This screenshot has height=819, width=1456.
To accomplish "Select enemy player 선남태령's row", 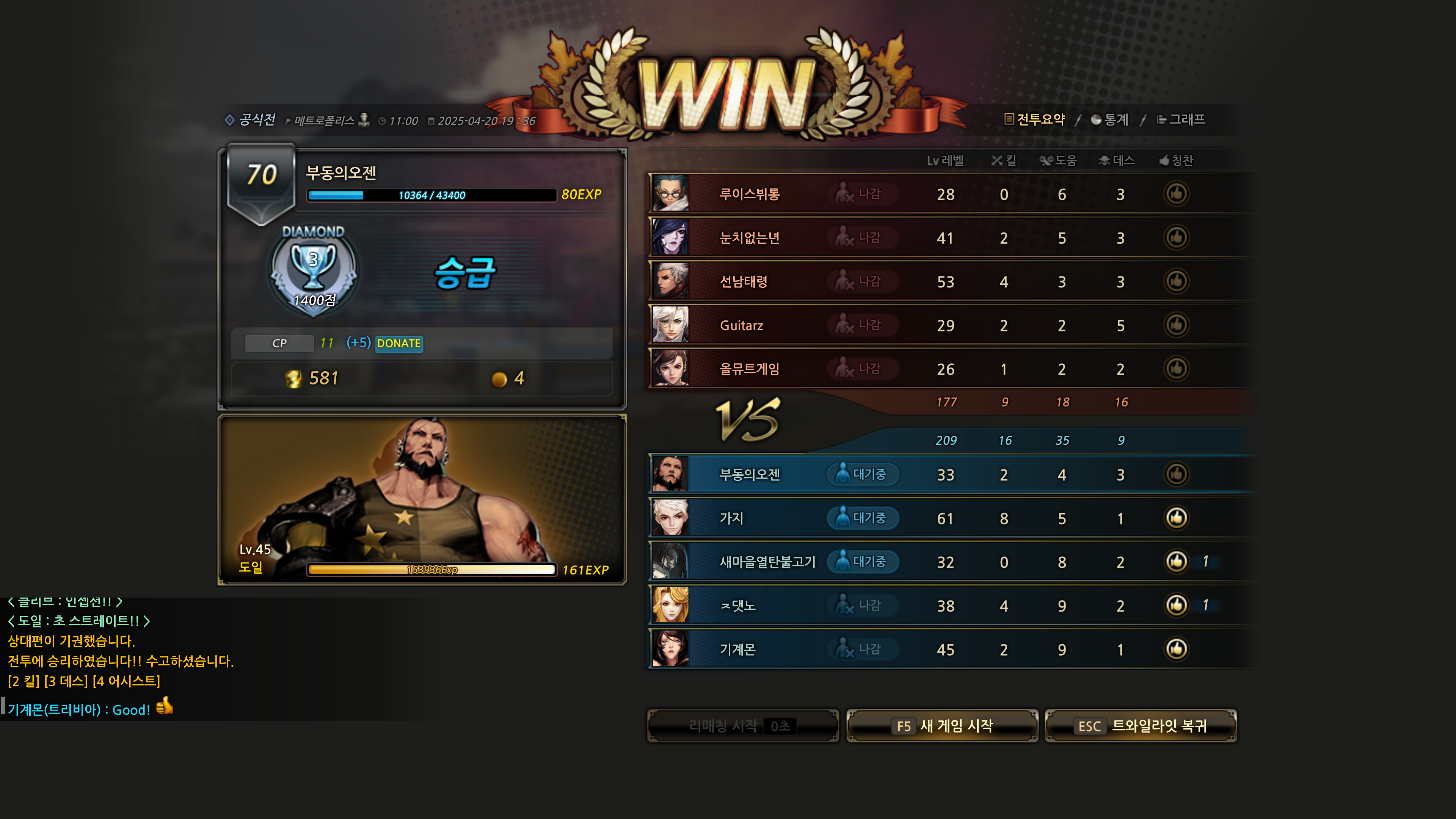I will coord(743,281).
